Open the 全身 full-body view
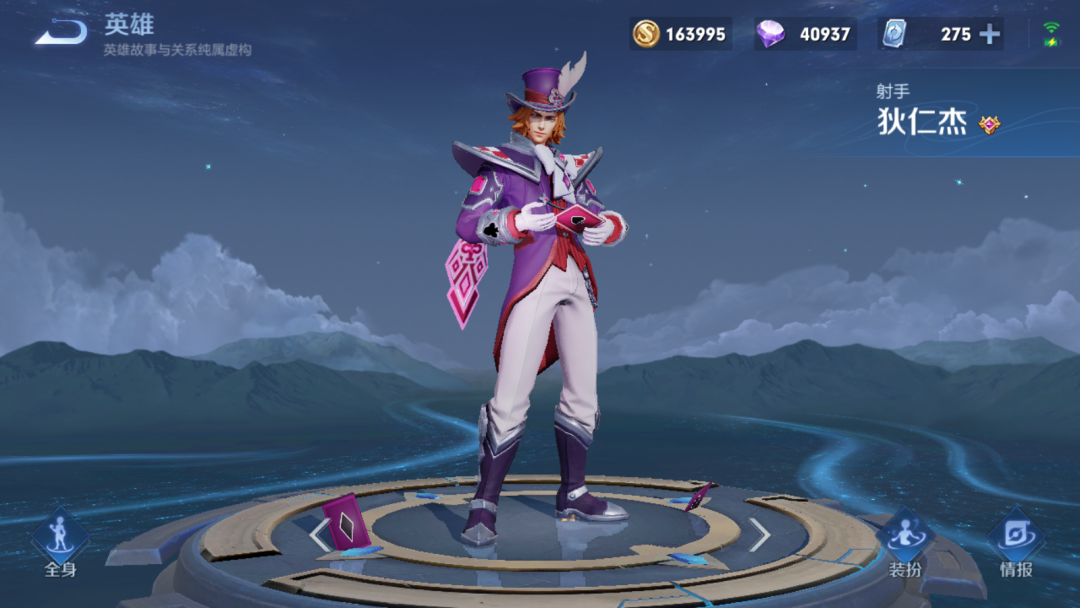This screenshot has width=1080, height=608. pos(60,545)
